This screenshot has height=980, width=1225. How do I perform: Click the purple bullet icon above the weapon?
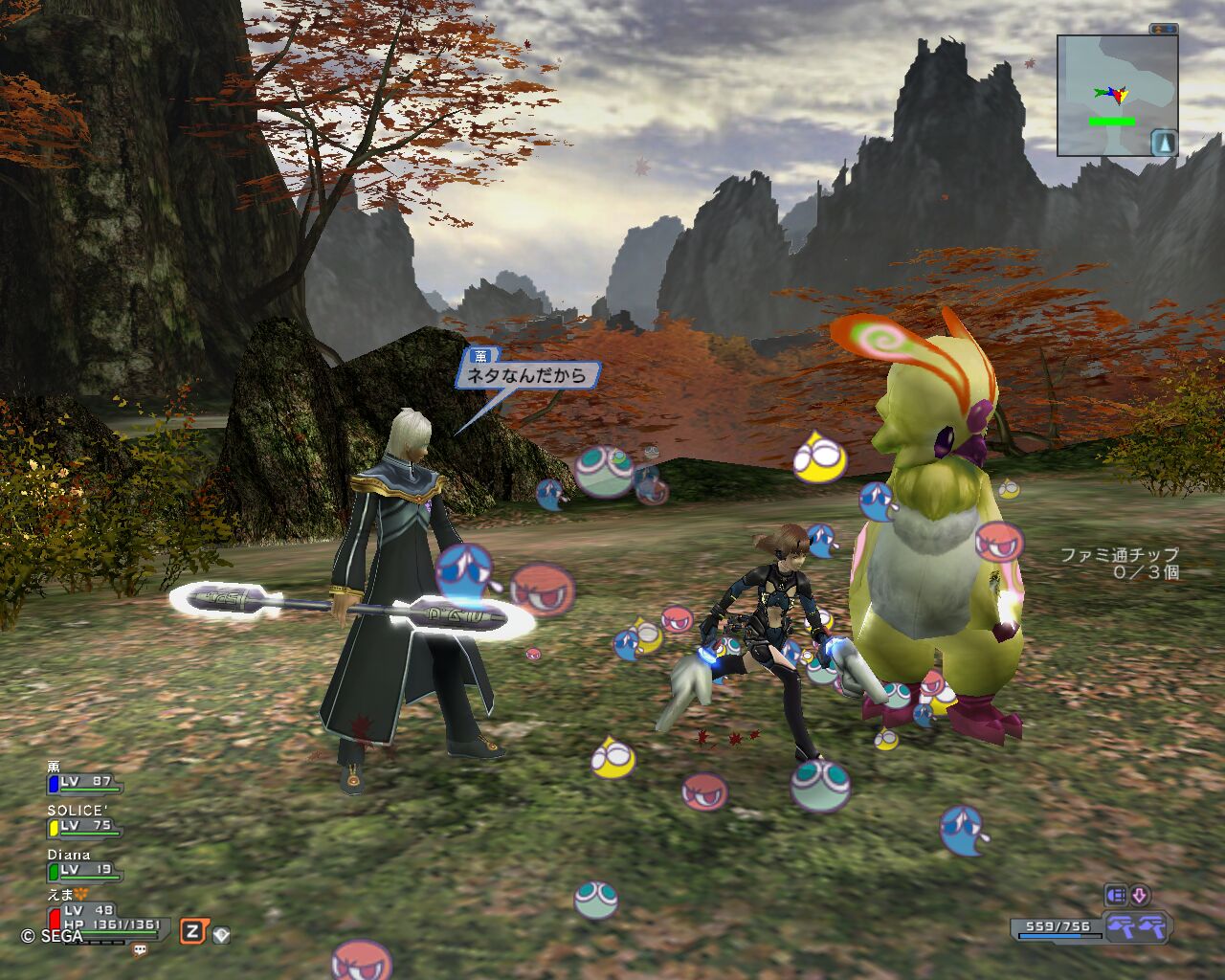point(1116,896)
